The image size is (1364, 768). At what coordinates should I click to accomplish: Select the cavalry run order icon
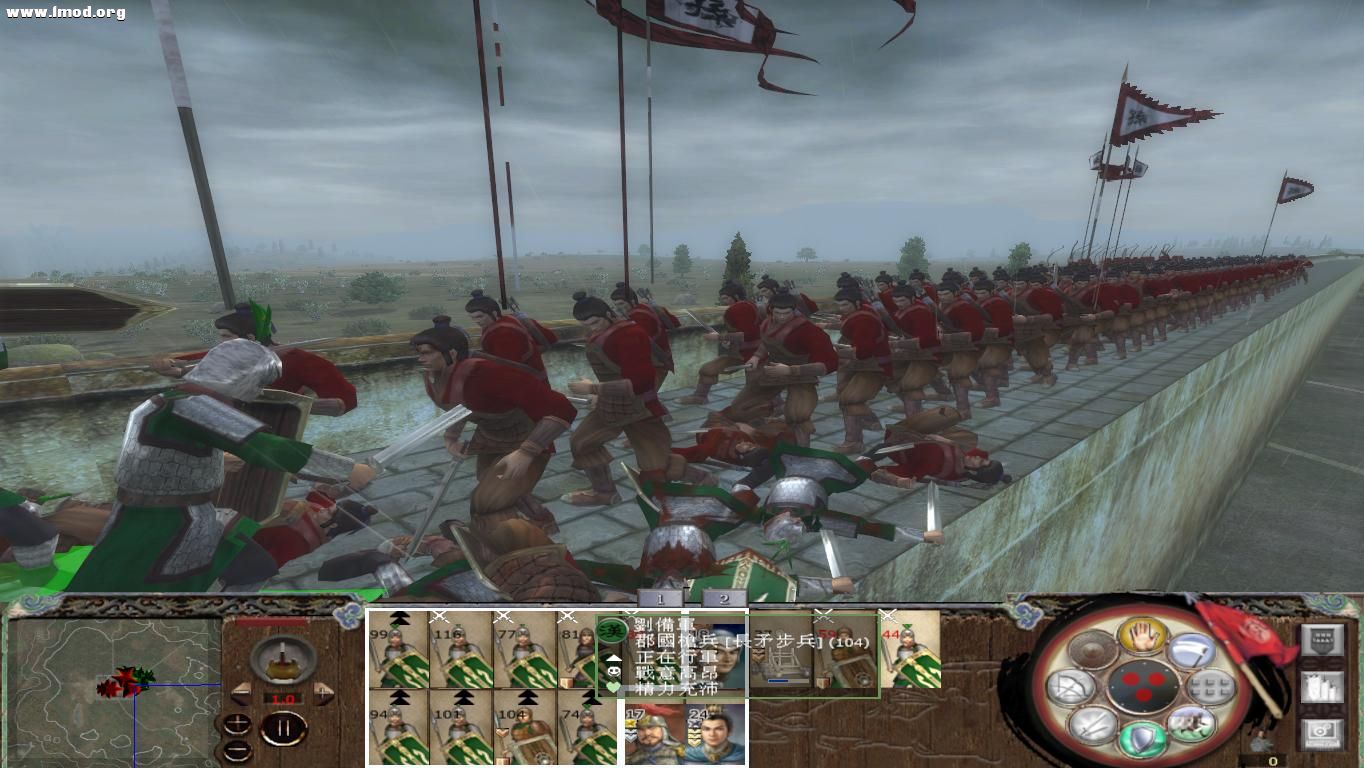tap(1193, 723)
